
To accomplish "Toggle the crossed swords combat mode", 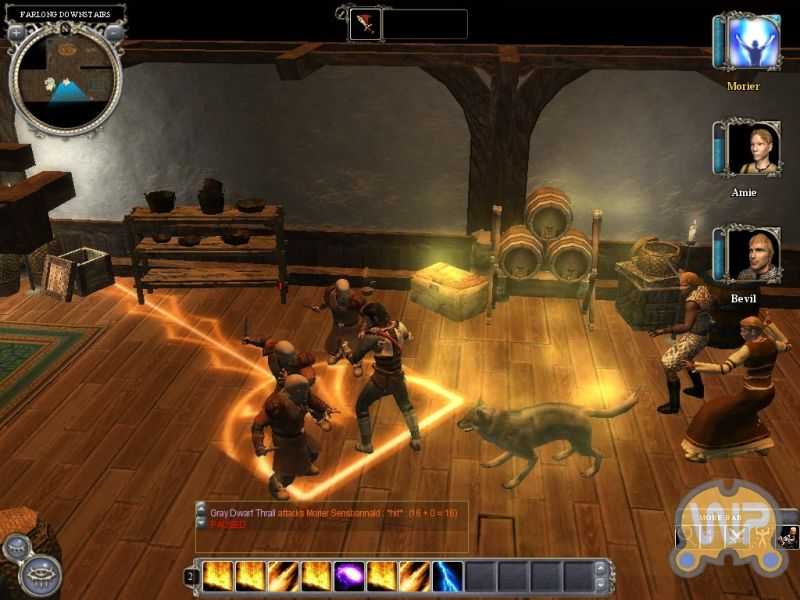I will click(739, 536).
